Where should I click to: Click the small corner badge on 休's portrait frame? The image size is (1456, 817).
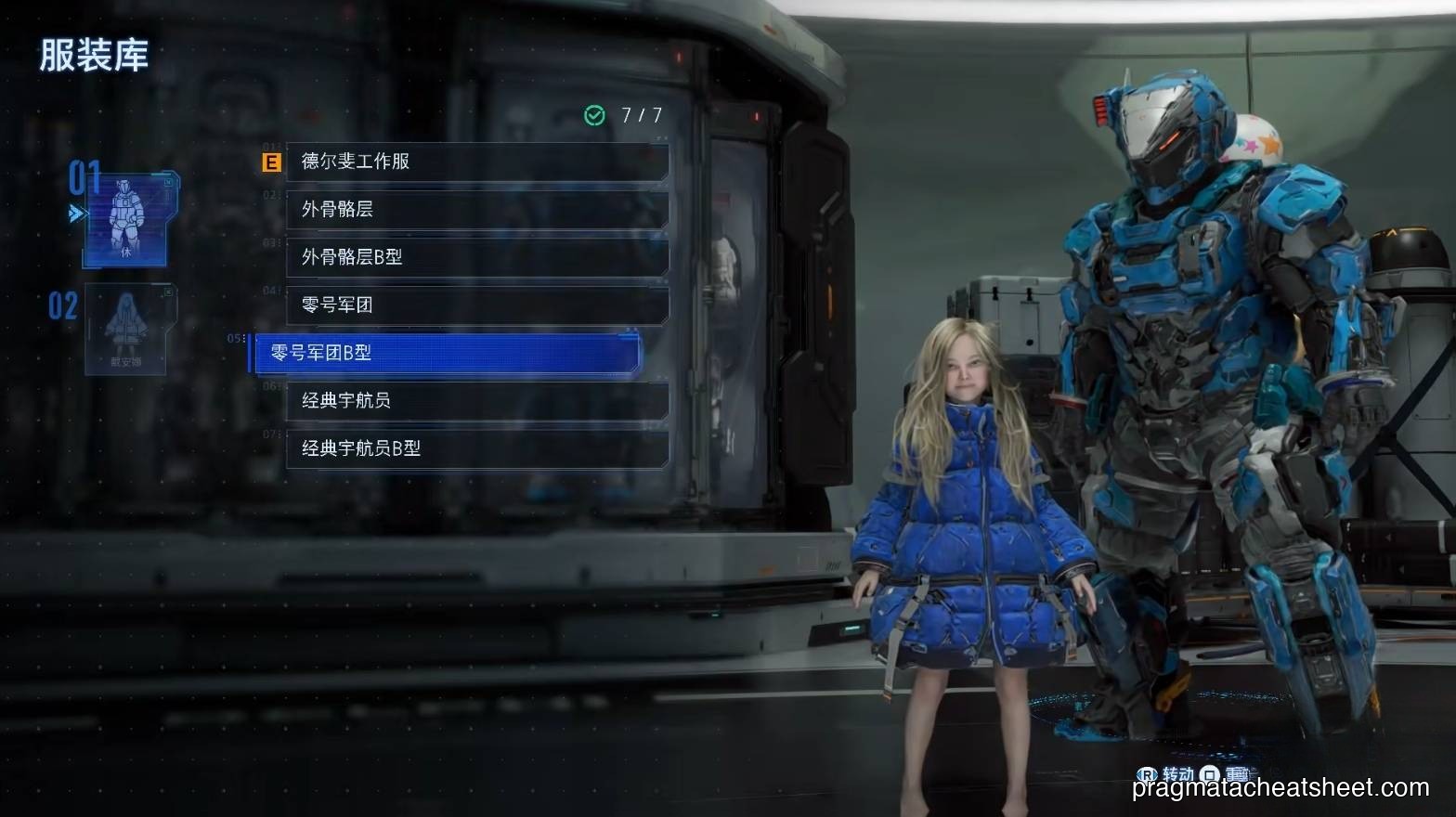[167, 182]
